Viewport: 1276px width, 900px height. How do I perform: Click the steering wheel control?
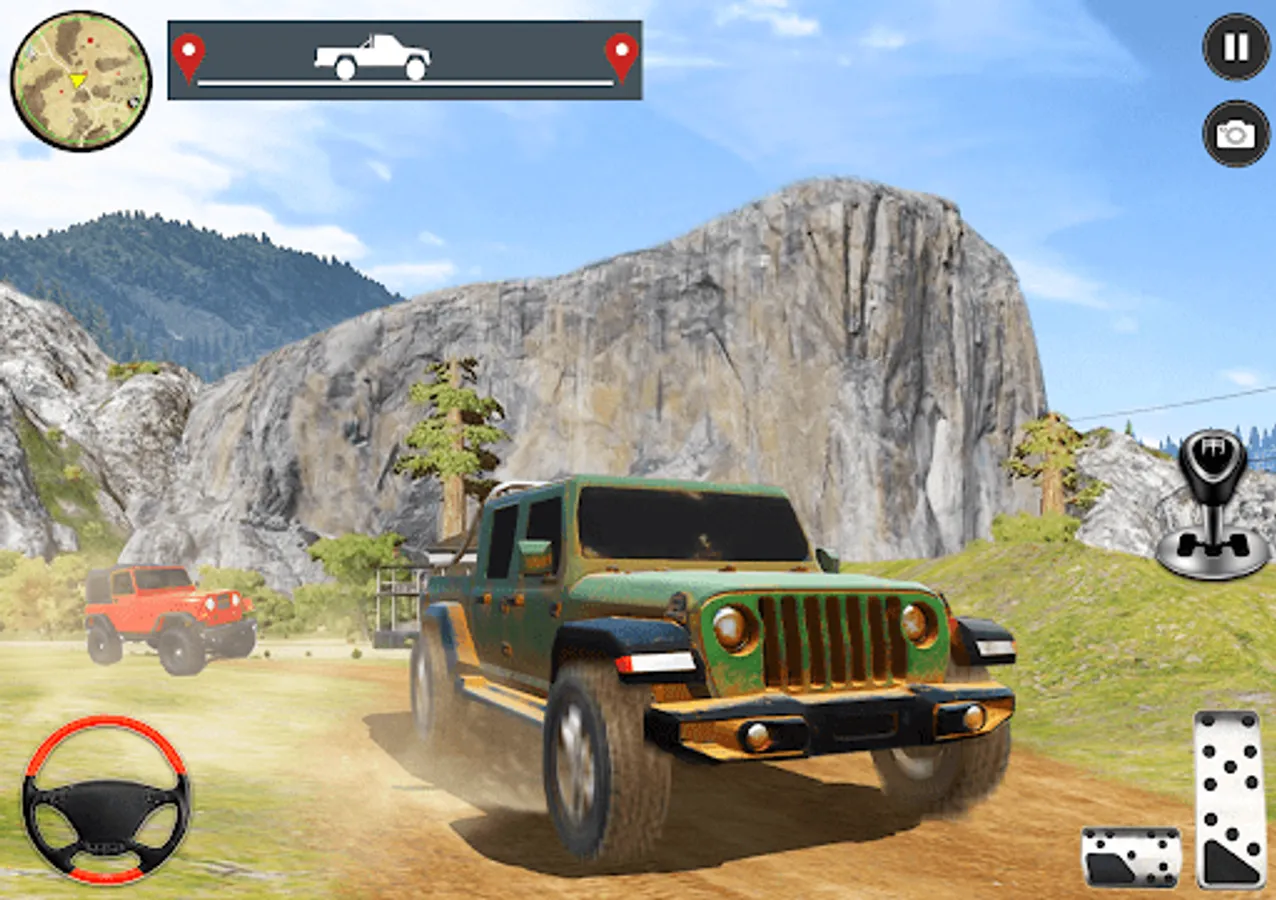[106, 799]
